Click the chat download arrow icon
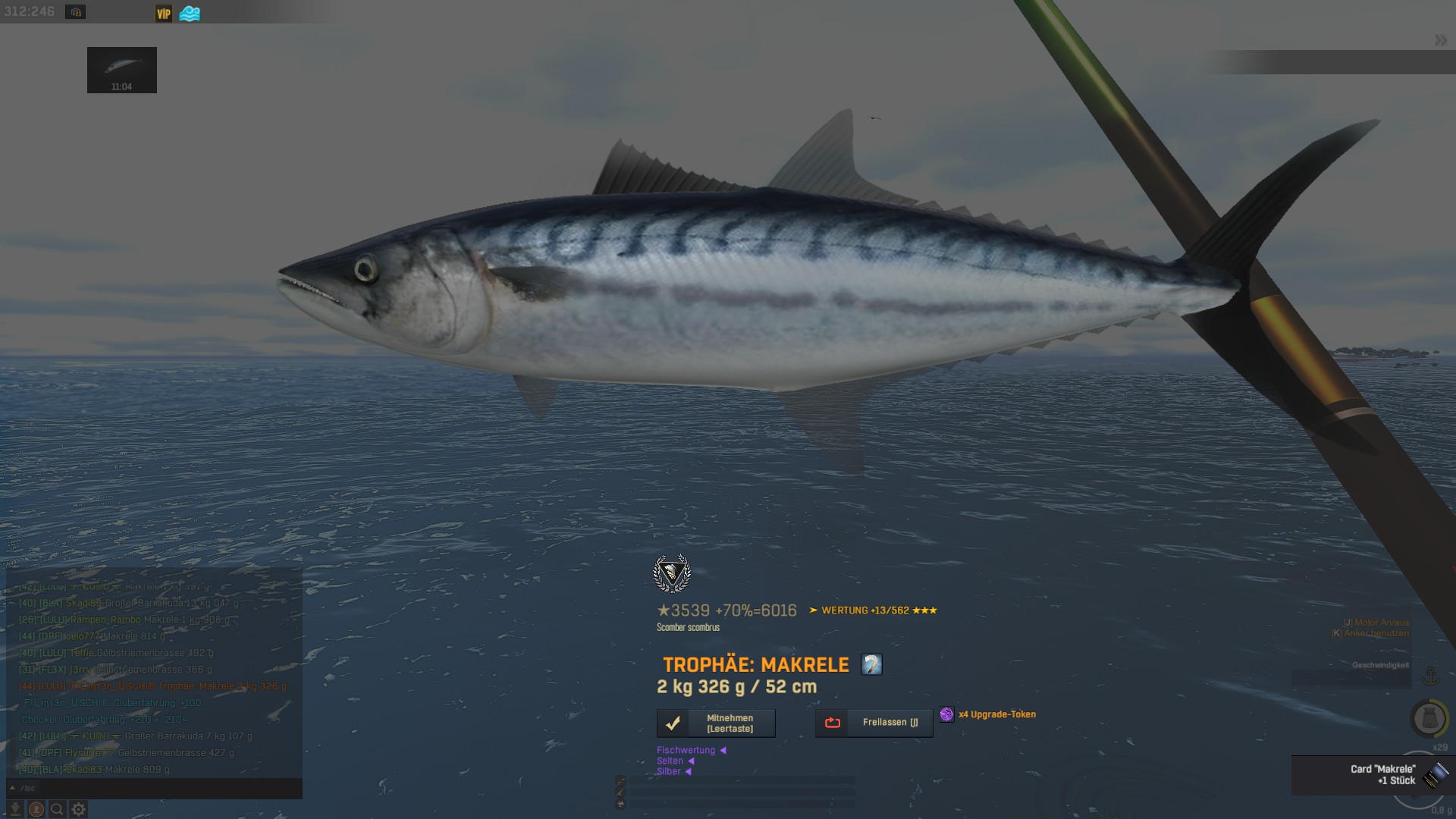 [x=15, y=809]
